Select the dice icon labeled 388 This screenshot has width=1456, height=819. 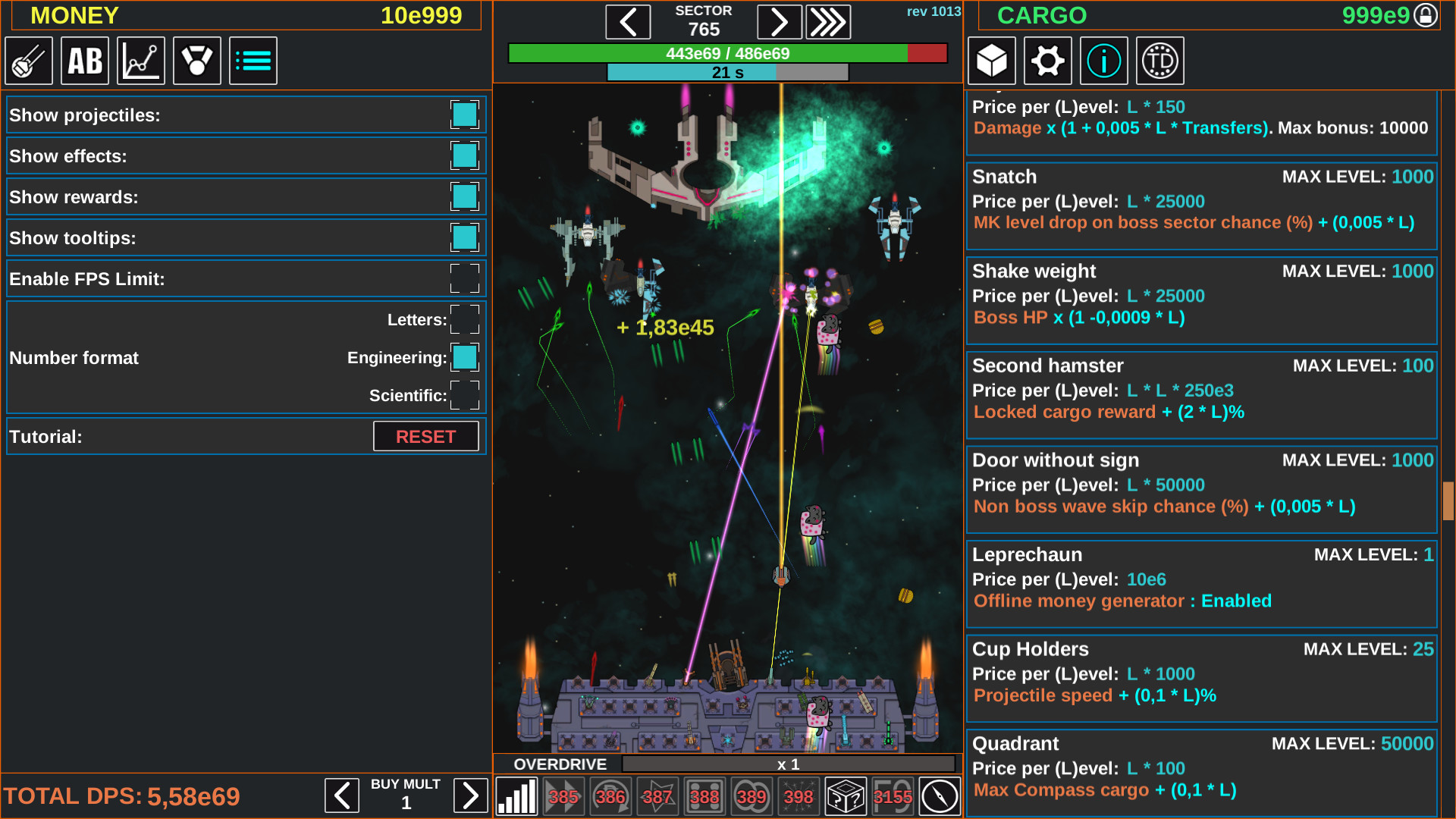(704, 796)
